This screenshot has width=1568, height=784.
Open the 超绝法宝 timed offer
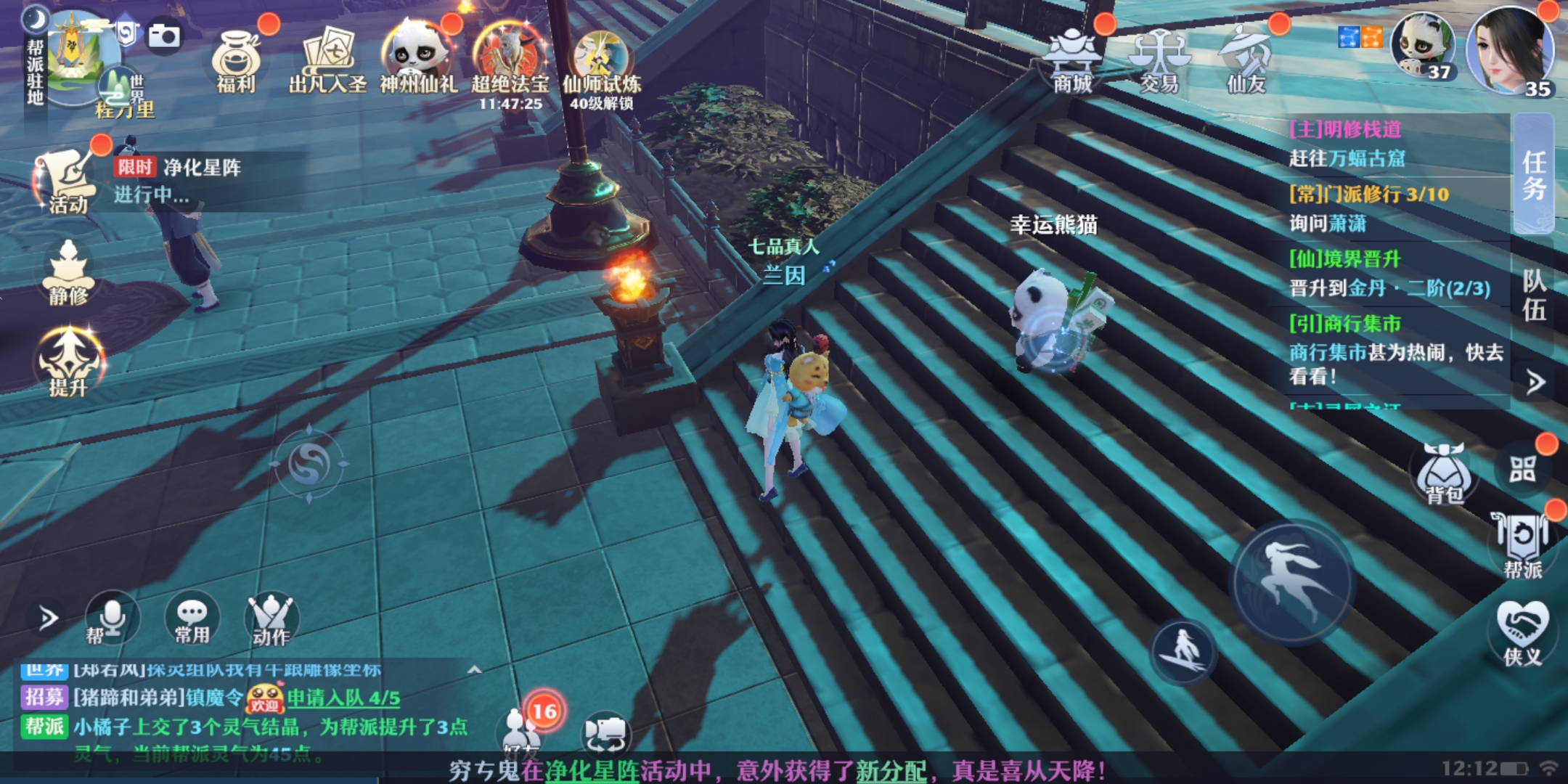[510, 62]
